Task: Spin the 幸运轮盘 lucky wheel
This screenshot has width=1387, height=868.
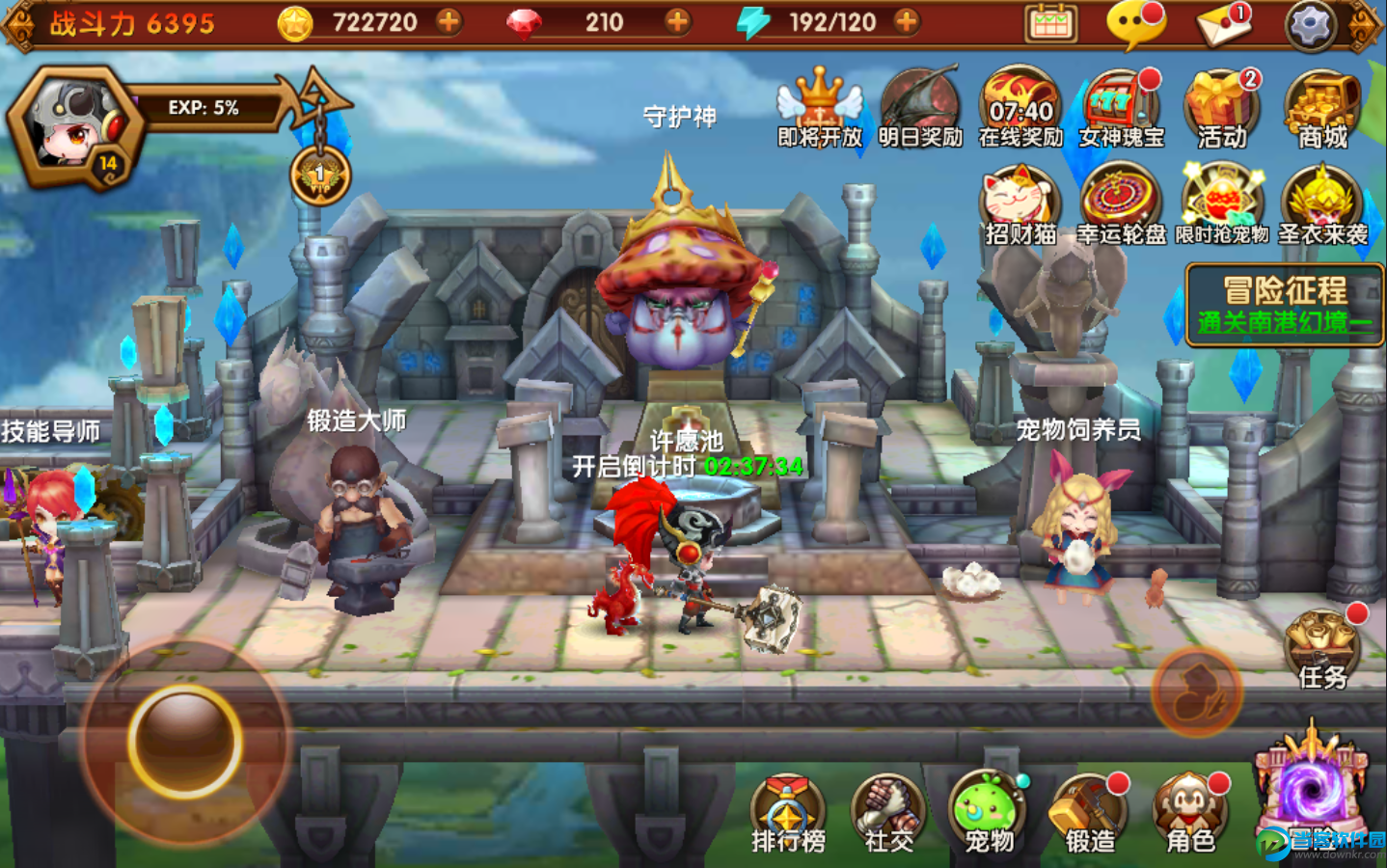Action: [1121, 204]
